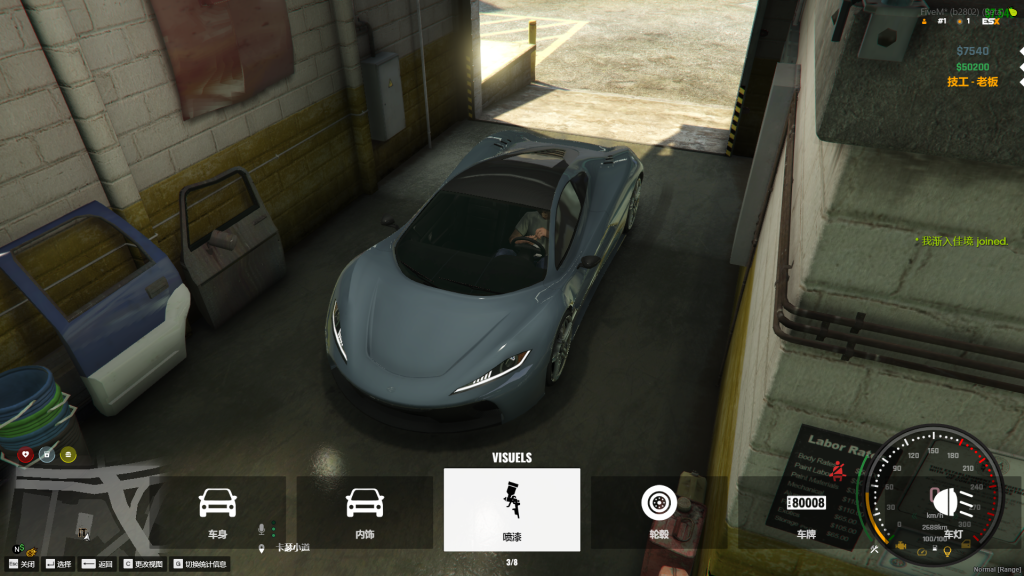
Task: Open the 内饰 interior category tile
Action: click(x=365, y=511)
